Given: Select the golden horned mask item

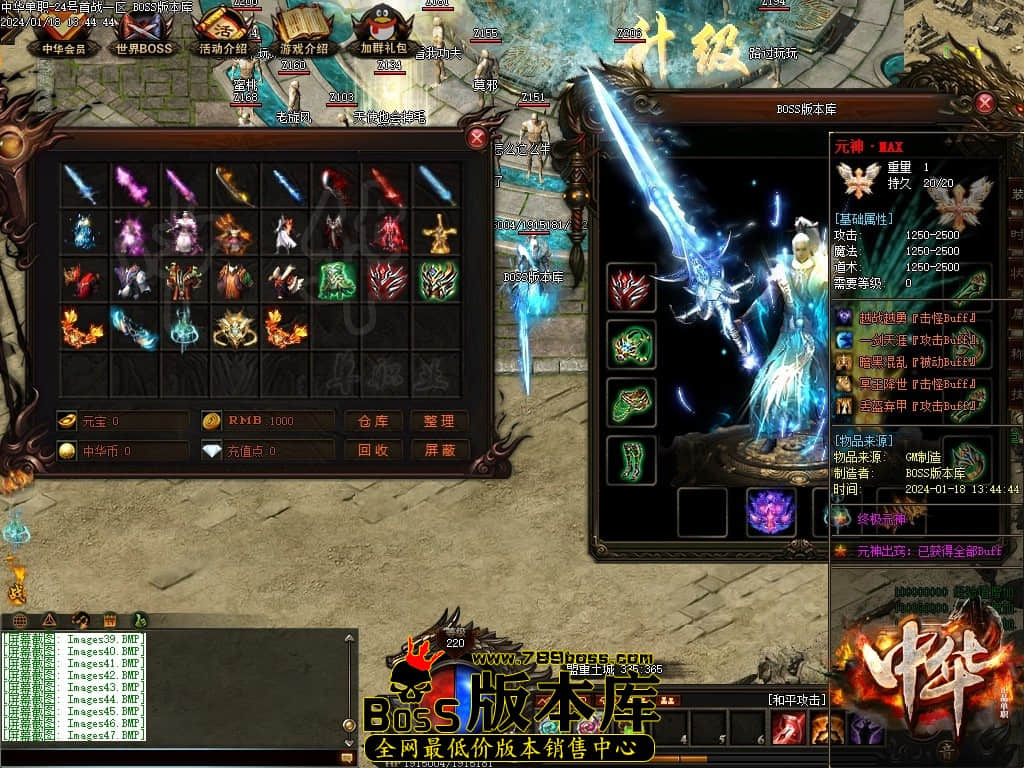Looking at the screenshot, I should click(235, 329).
